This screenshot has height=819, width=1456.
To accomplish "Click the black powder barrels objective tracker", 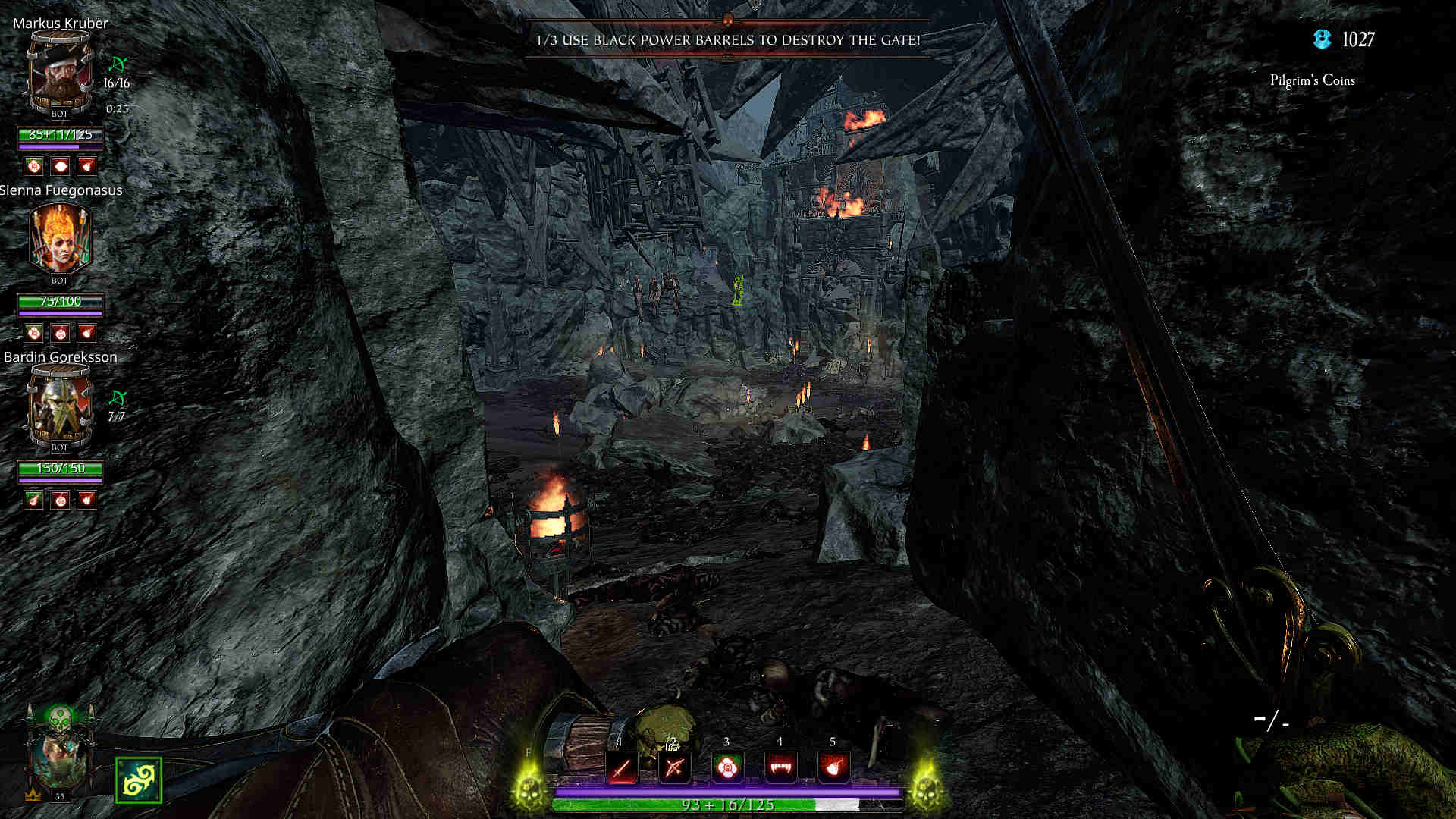I will [728, 40].
